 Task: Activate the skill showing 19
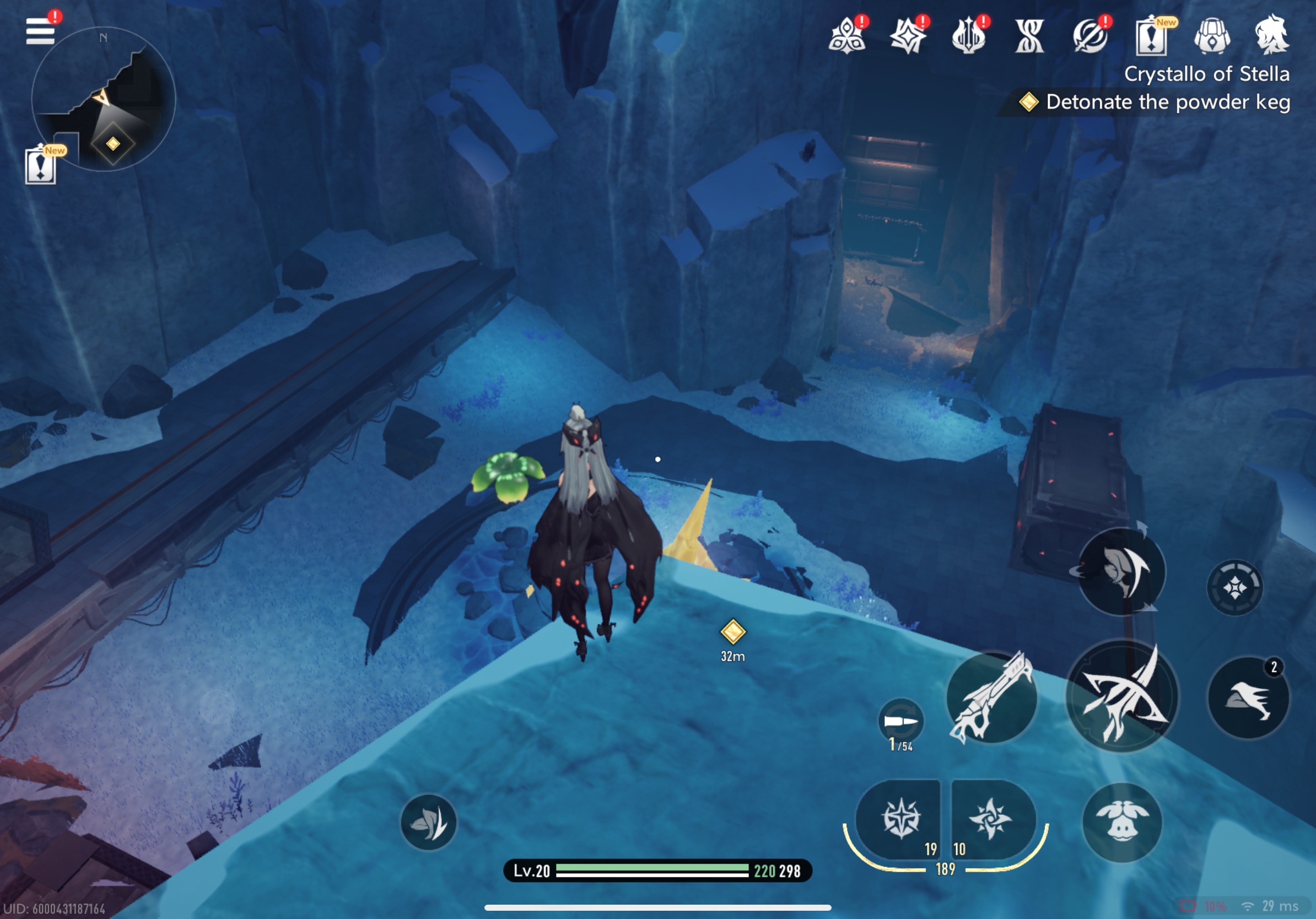tap(900, 818)
